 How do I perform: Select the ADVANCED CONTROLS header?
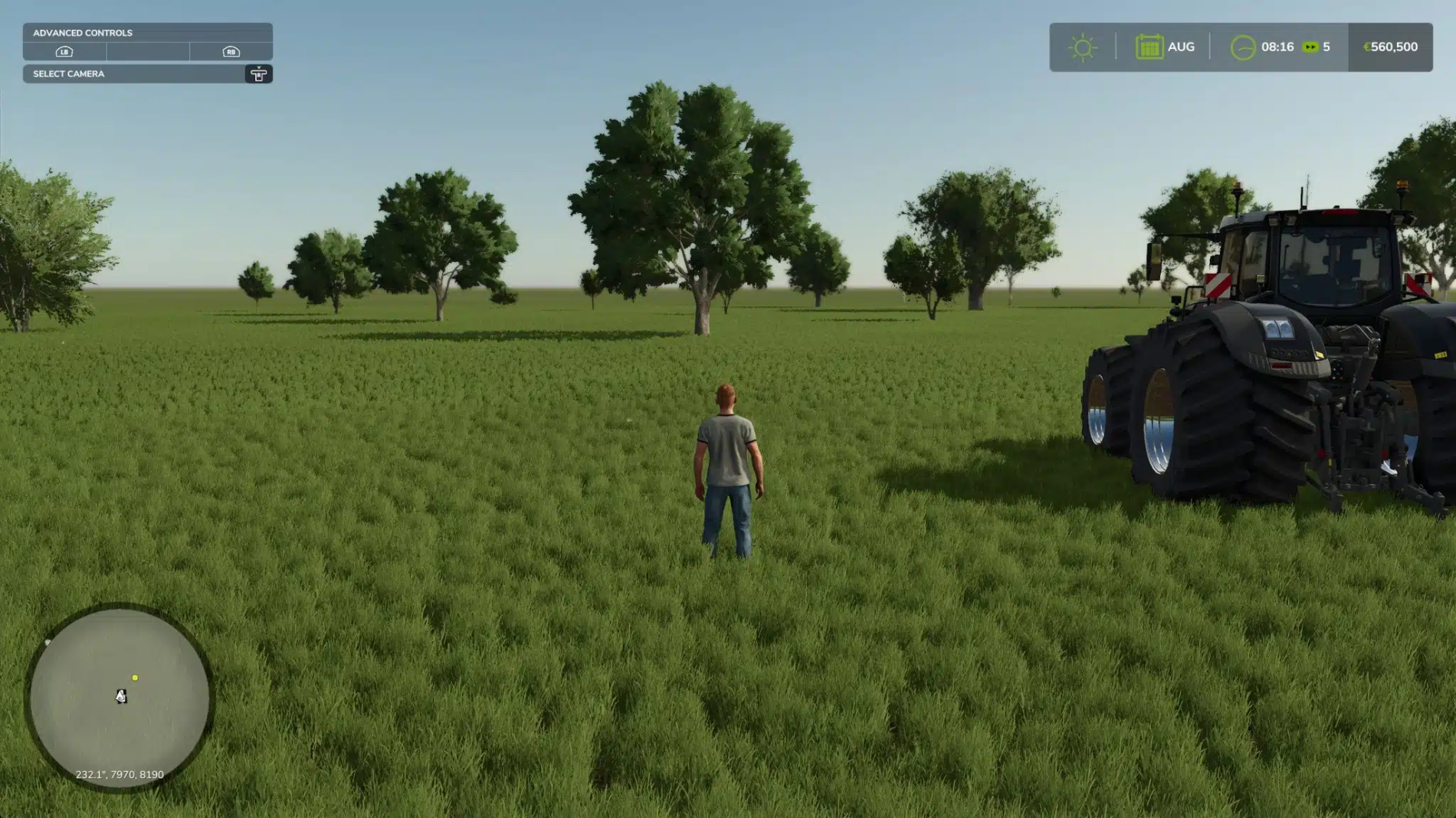pos(82,33)
